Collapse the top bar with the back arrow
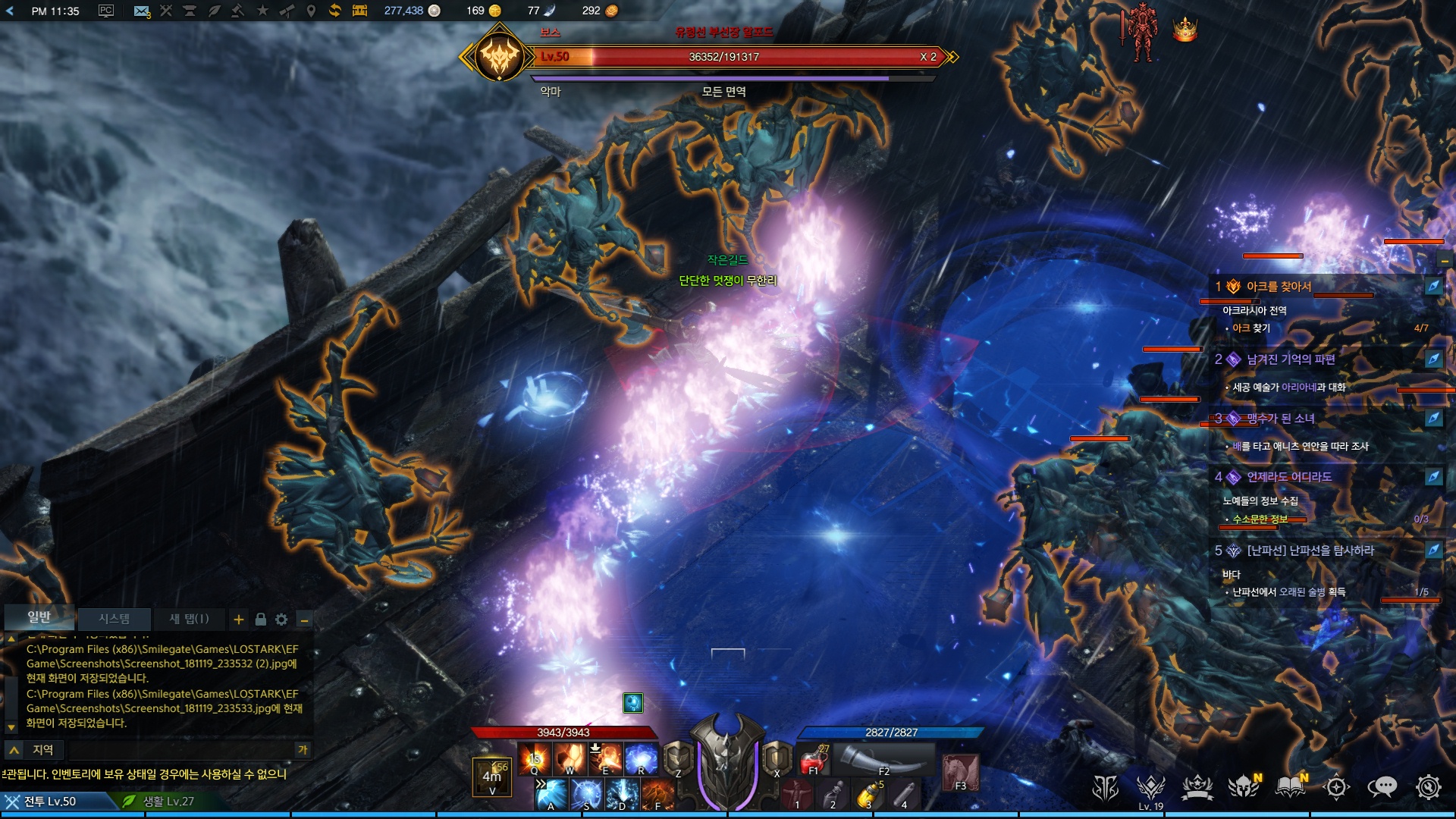Viewport: 1456px width, 819px height. coord(10,11)
